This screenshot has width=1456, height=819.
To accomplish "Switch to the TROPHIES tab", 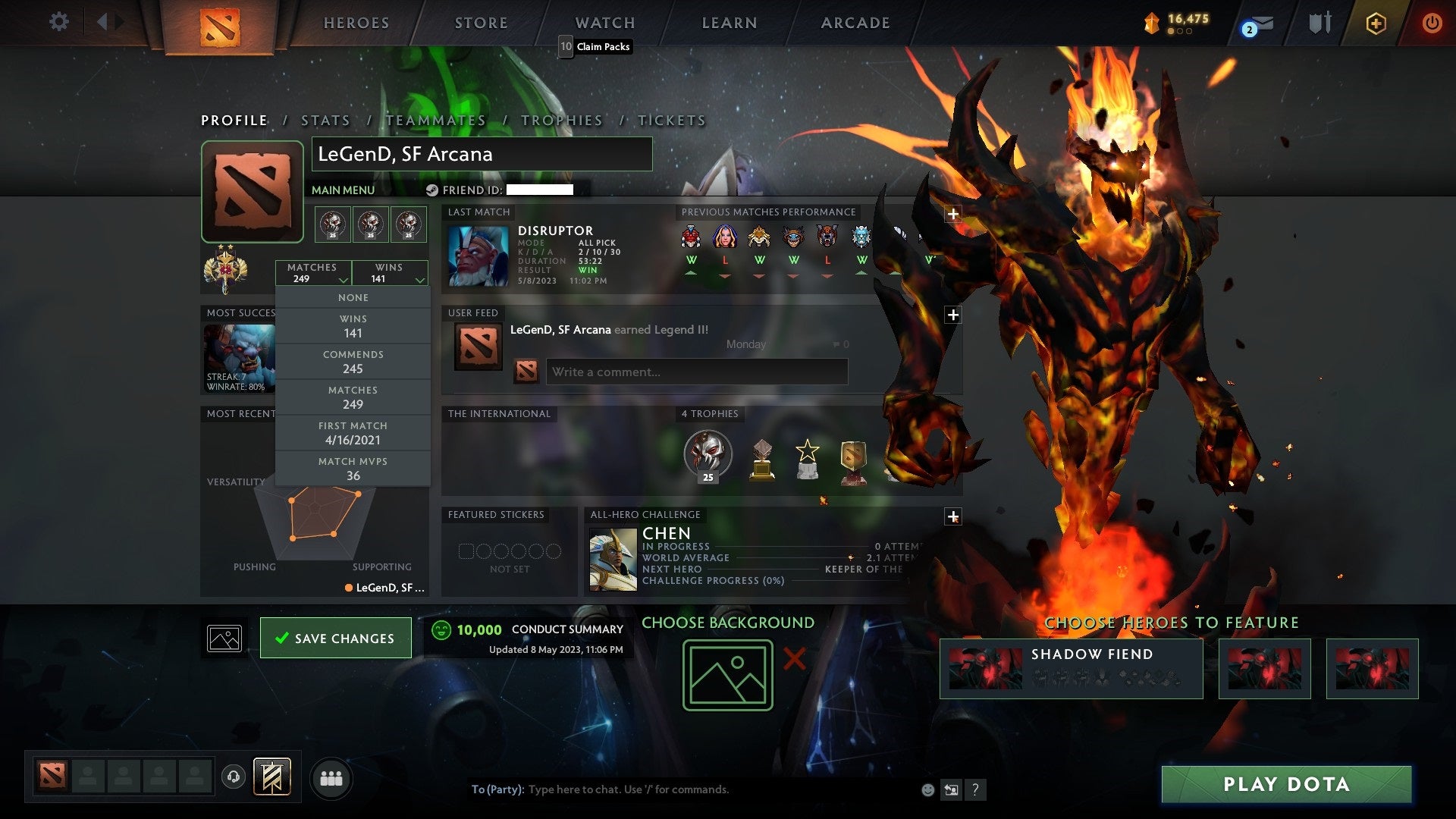I will (561, 120).
